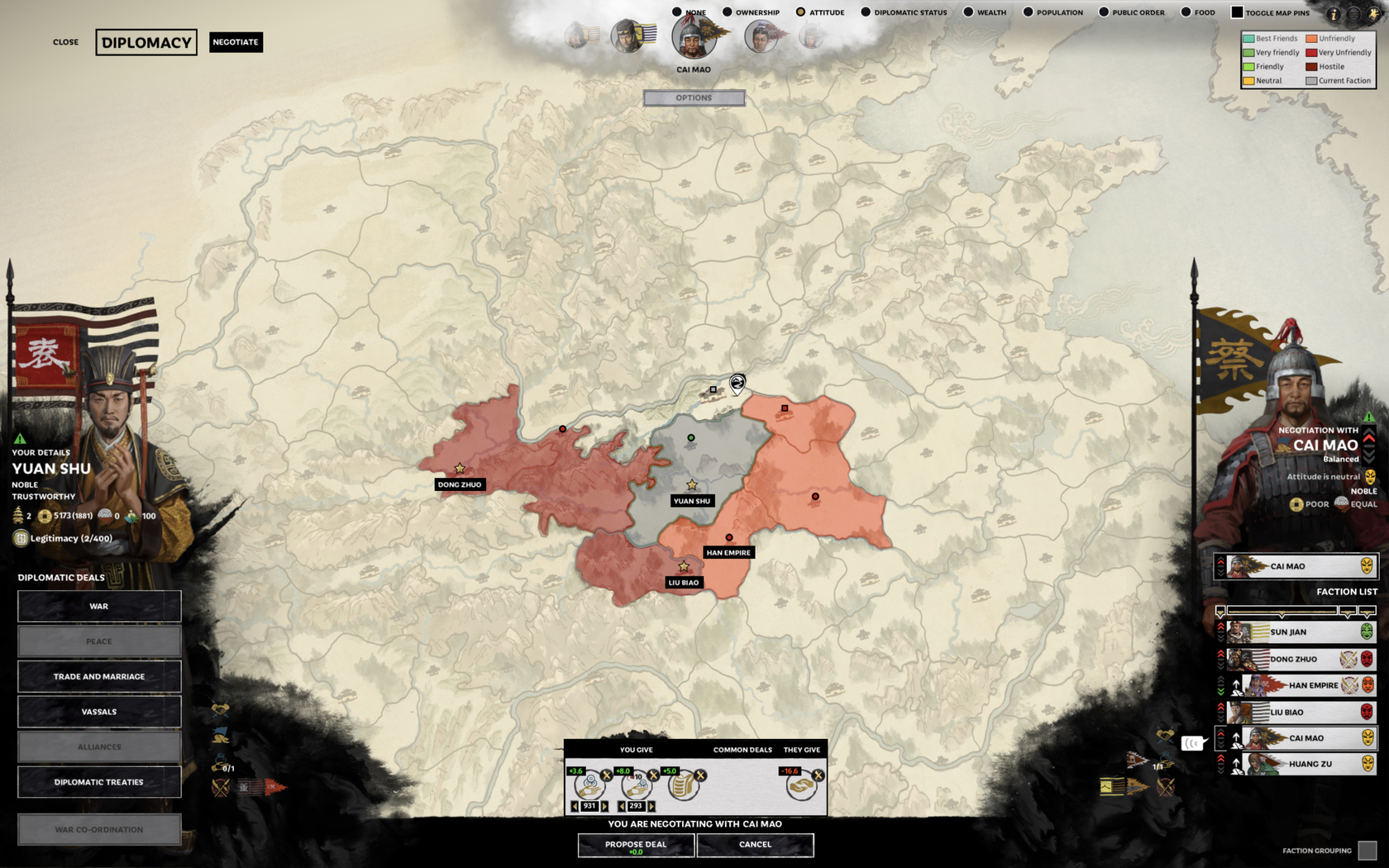Viewport: 1389px width, 868px height.
Task: Open the Trade and Marriage menu
Action: (x=99, y=676)
